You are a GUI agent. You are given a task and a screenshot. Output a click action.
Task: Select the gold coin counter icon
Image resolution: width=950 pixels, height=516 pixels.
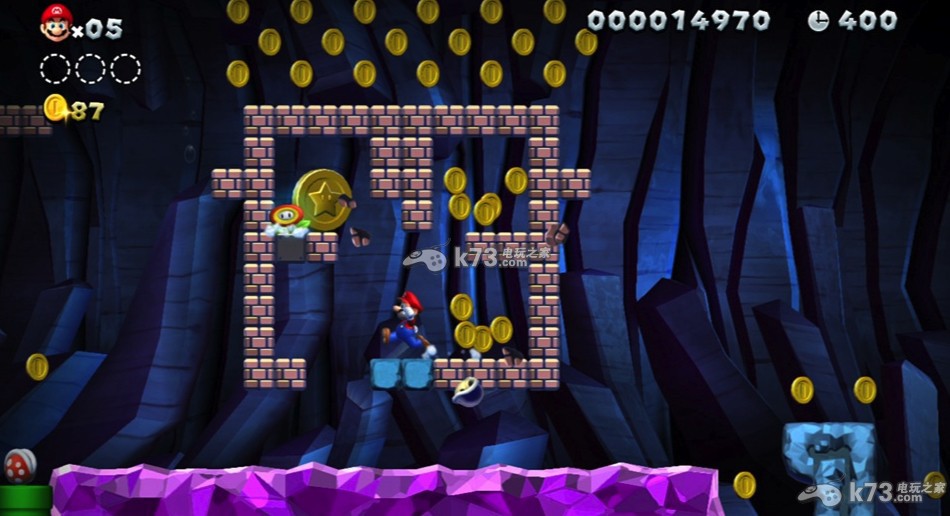click(54, 107)
